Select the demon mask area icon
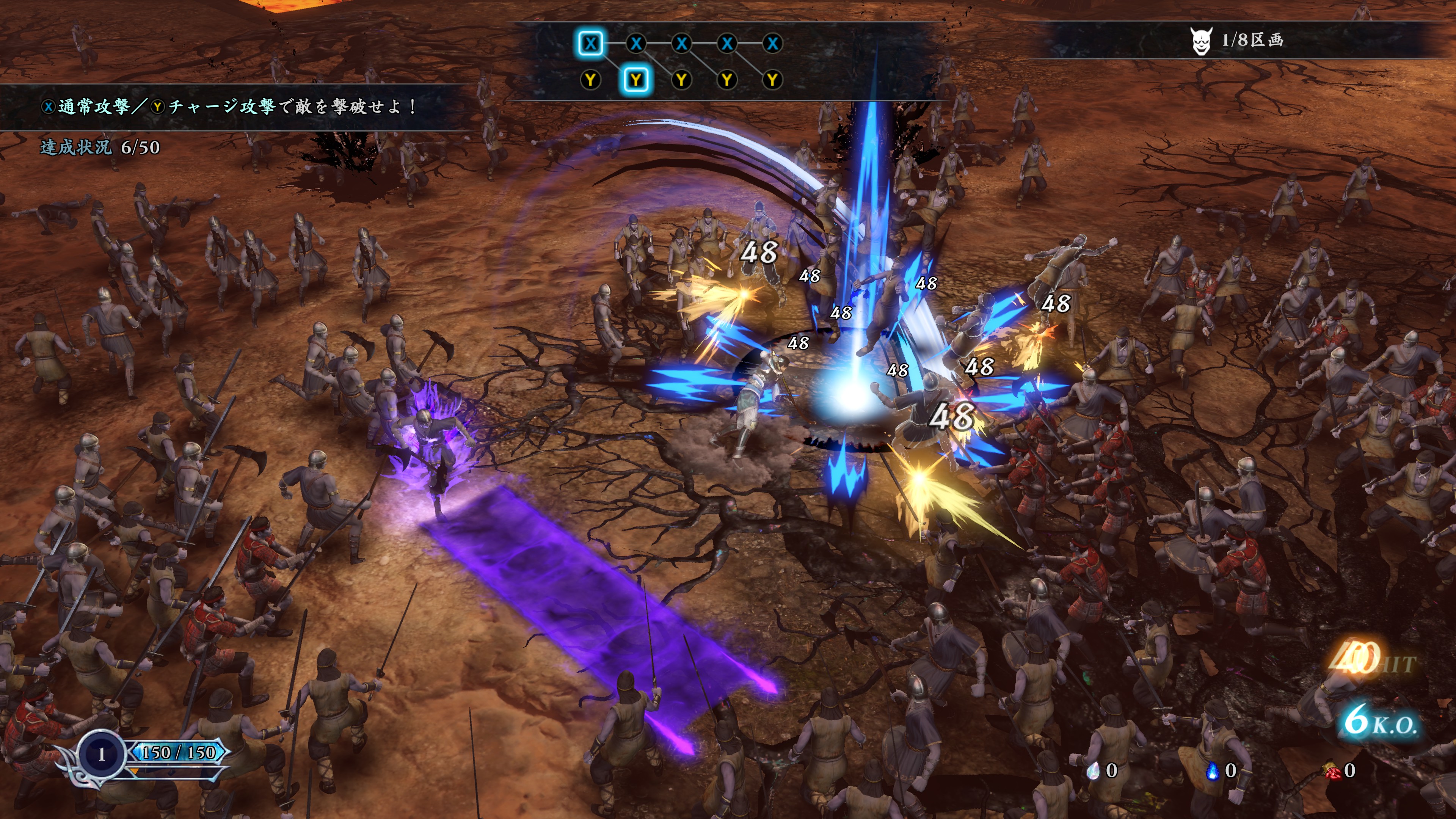The image size is (1456, 819). (x=1200, y=41)
